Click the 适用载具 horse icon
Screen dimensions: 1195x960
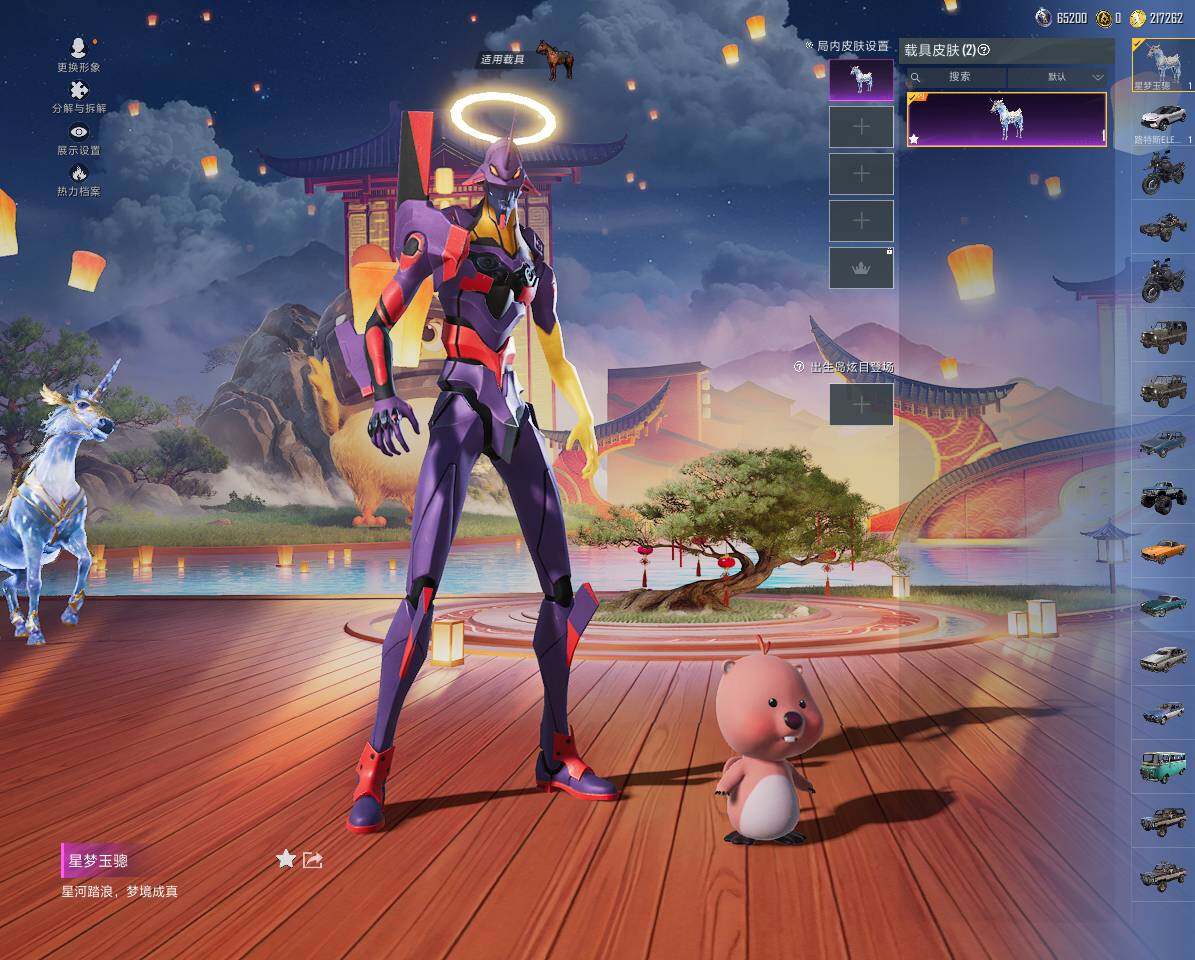553,59
